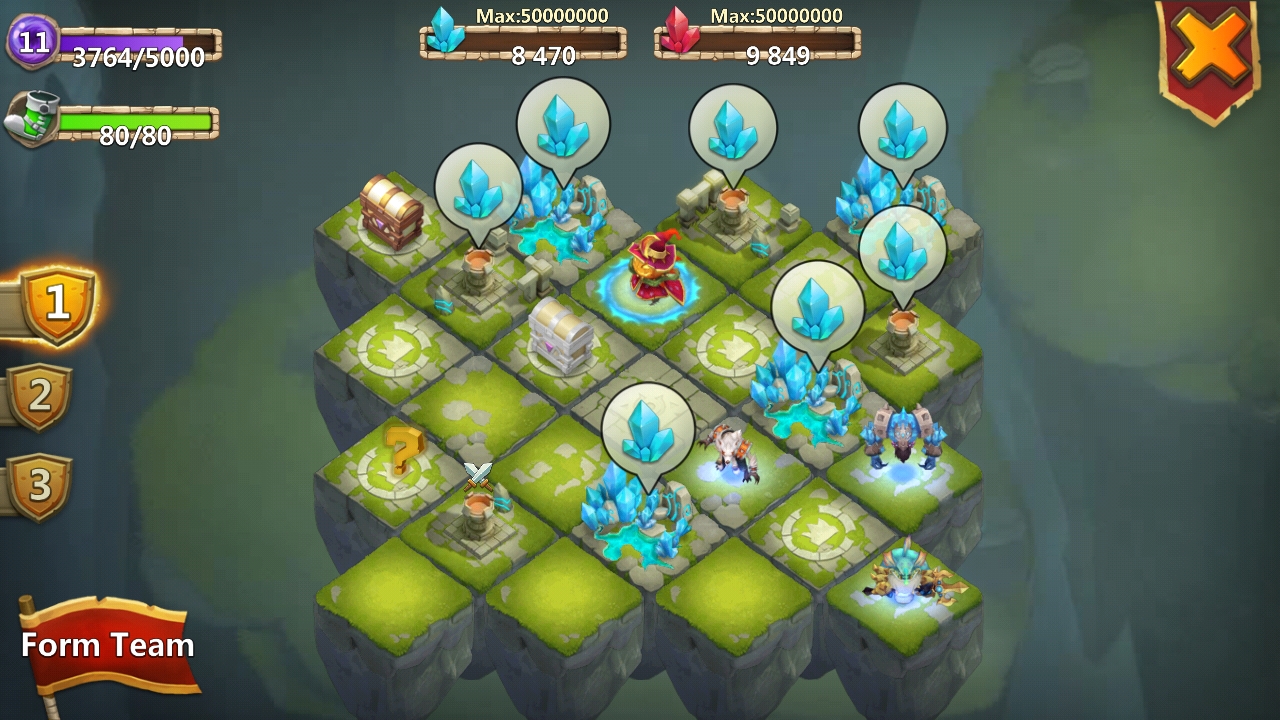
Task: Open the white silver treasure chest tile
Action: (561, 334)
